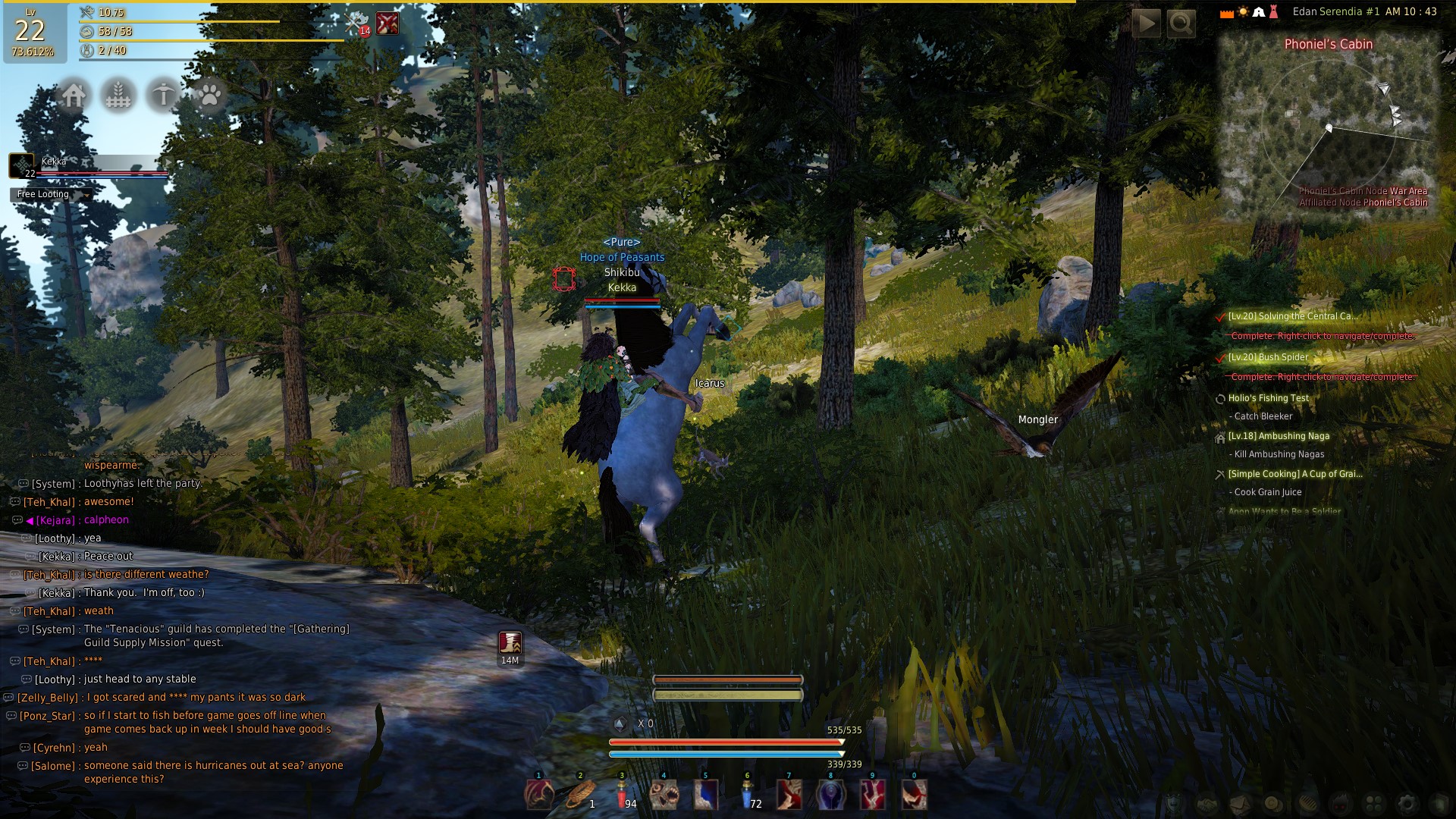Image resolution: width=1456 pixels, height=819 pixels.
Task: Open the garden fence icon shortcut
Action: pyautogui.click(x=118, y=96)
